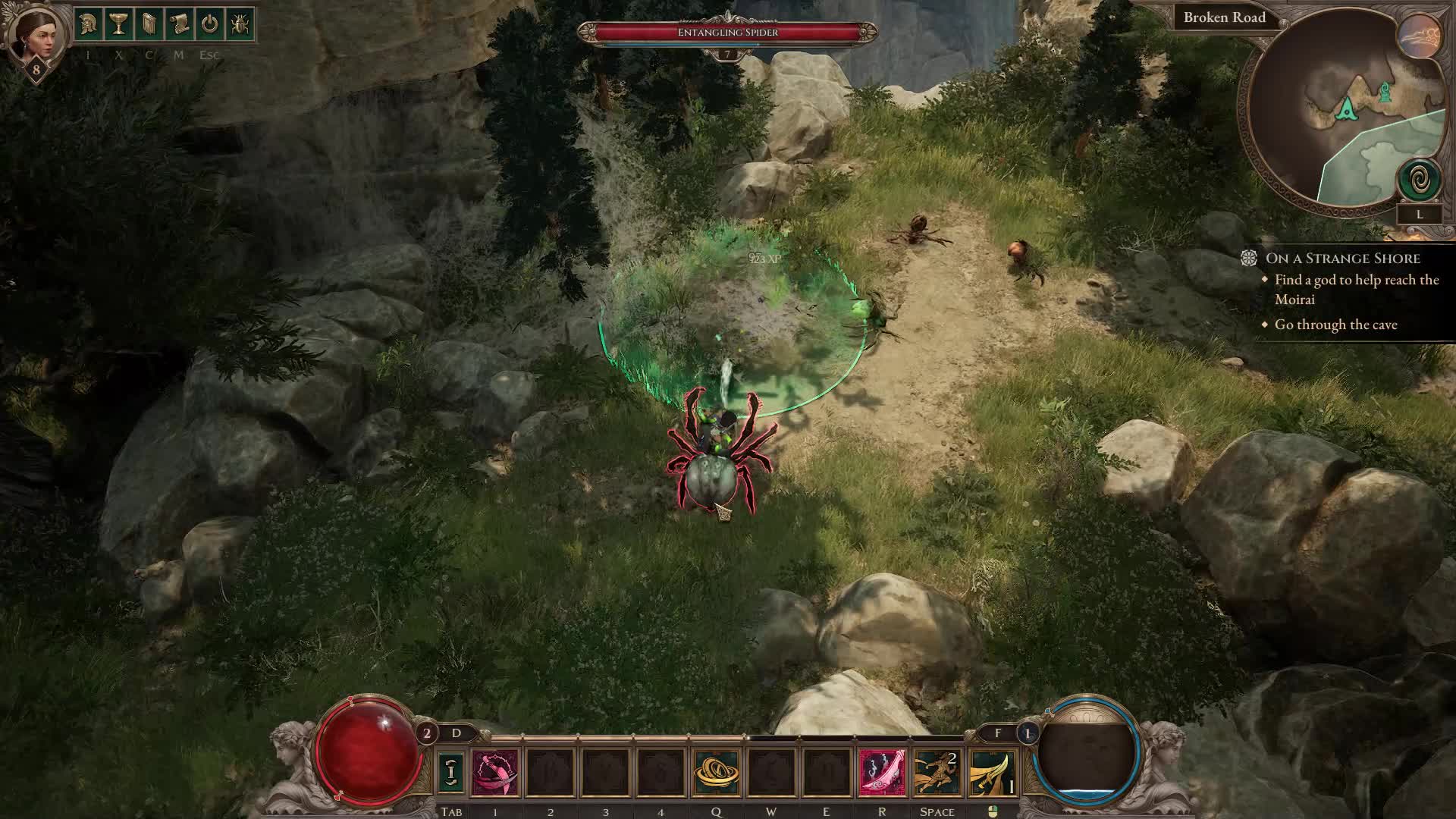This screenshot has height=819, width=1456.
Task: Click the power button menu icon
Action: tap(209, 24)
